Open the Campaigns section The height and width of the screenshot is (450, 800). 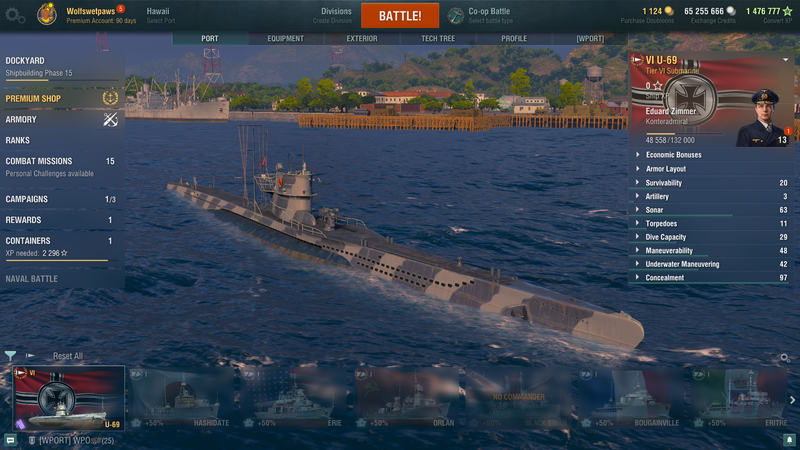click(27, 199)
